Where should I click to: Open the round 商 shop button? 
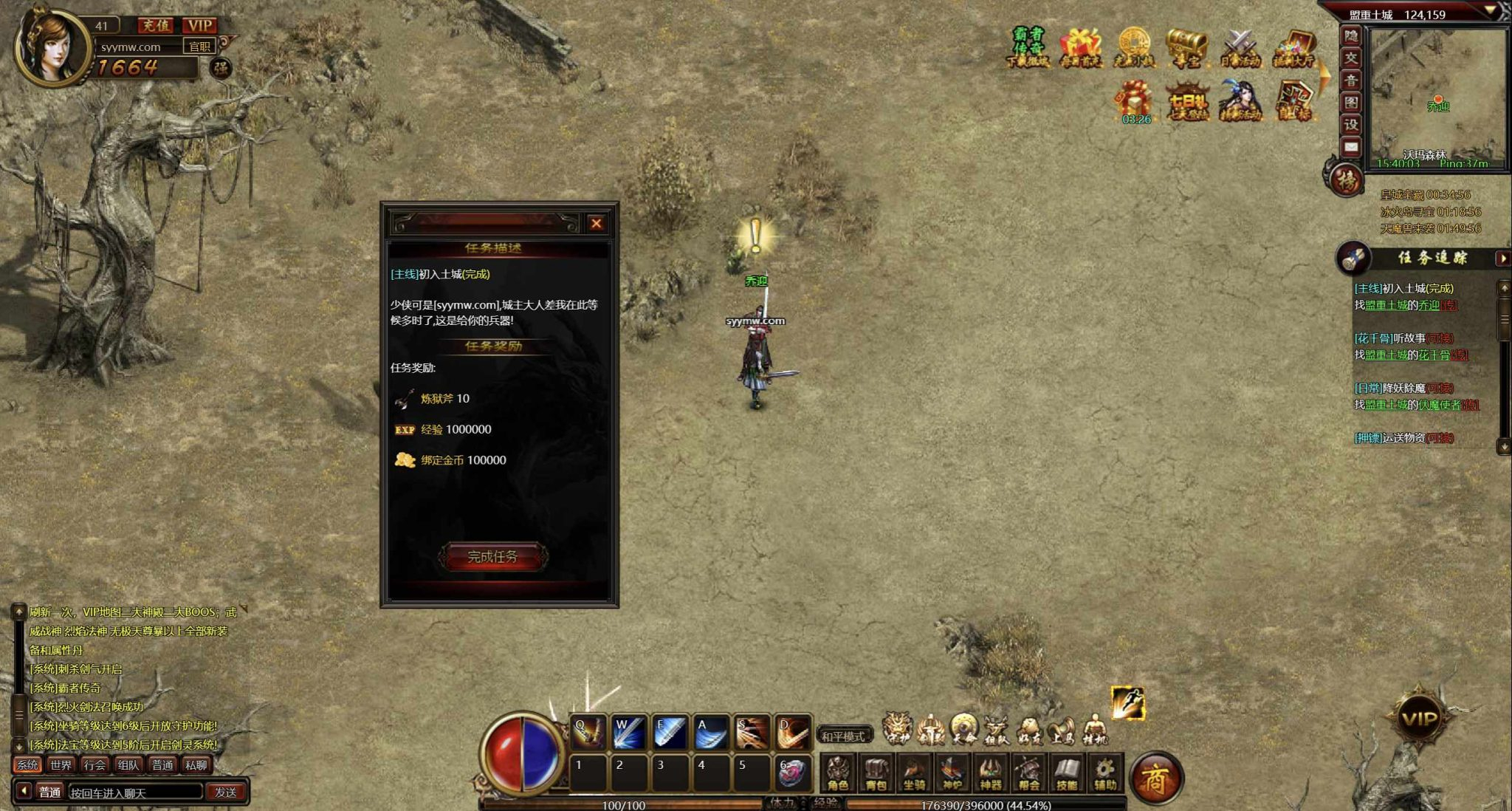(x=1156, y=778)
